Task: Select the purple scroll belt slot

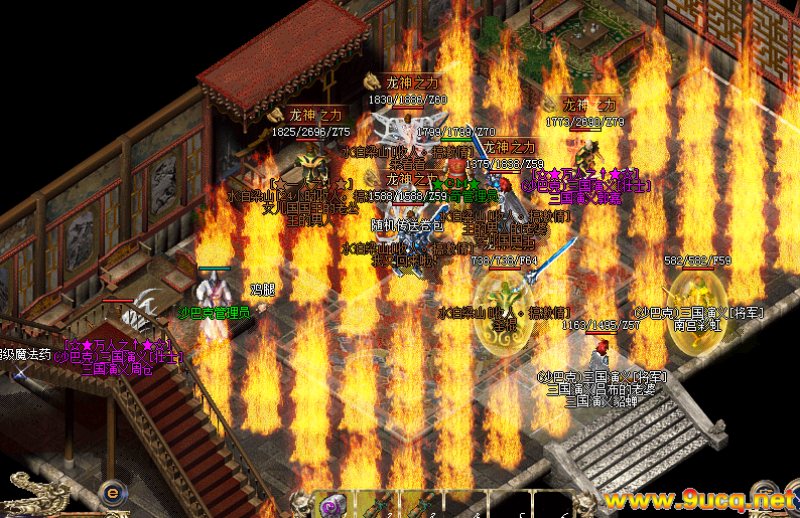Action: pos(332,505)
